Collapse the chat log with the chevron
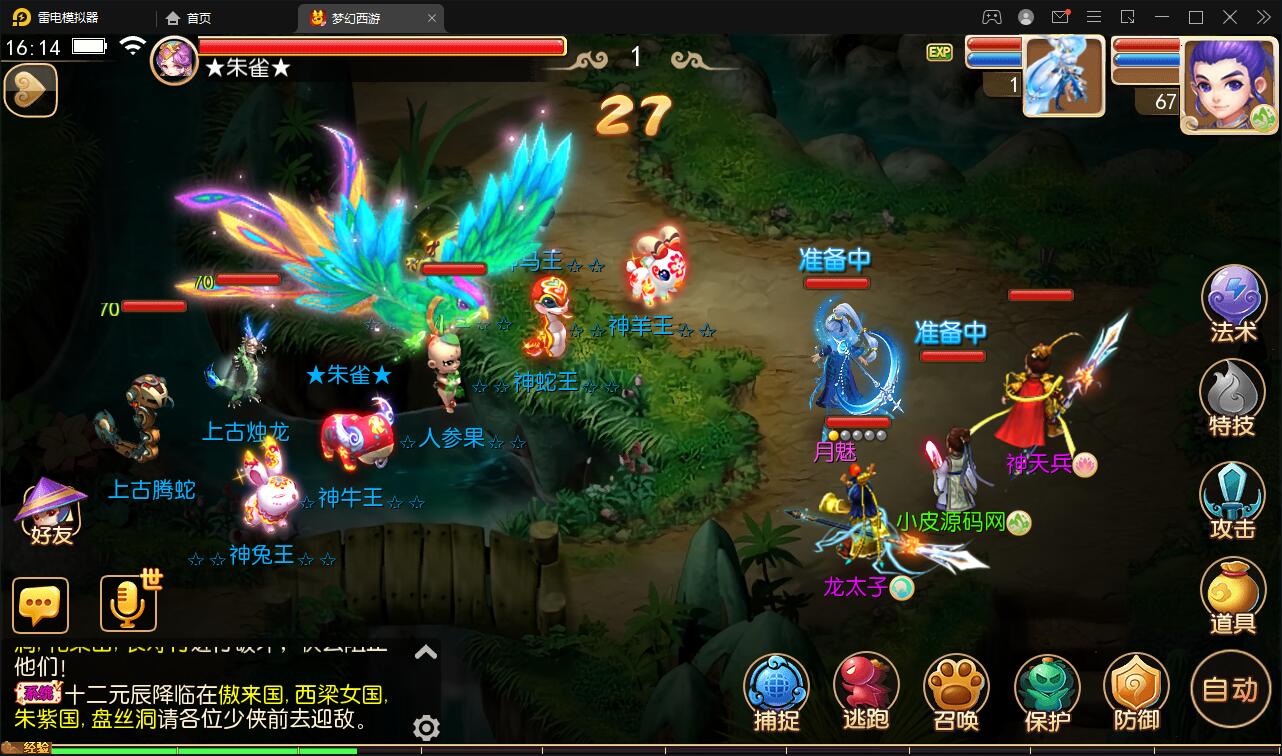The height and width of the screenshot is (756, 1282). 426,651
